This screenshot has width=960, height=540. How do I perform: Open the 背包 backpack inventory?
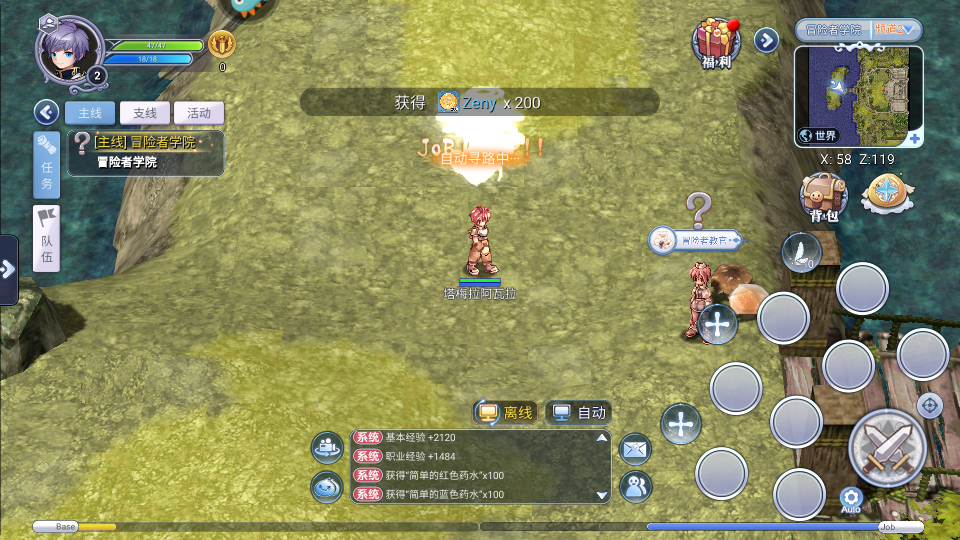[823, 197]
